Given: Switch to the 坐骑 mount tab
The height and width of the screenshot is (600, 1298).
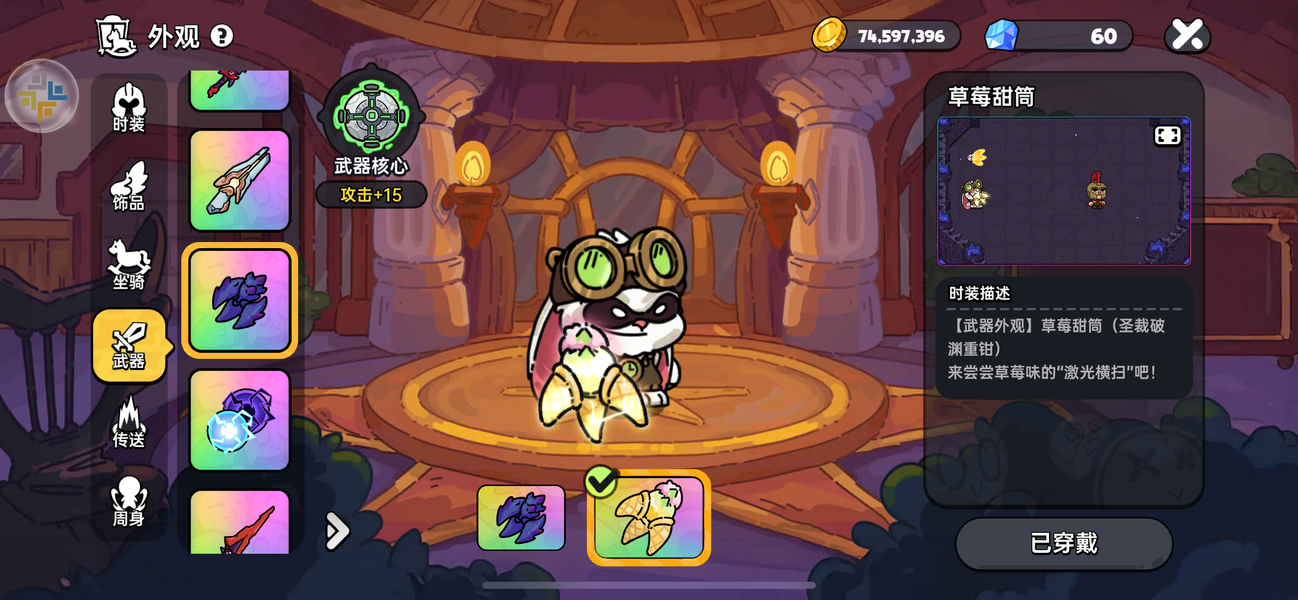Looking at the screenshot, I should tap(129, 266).
